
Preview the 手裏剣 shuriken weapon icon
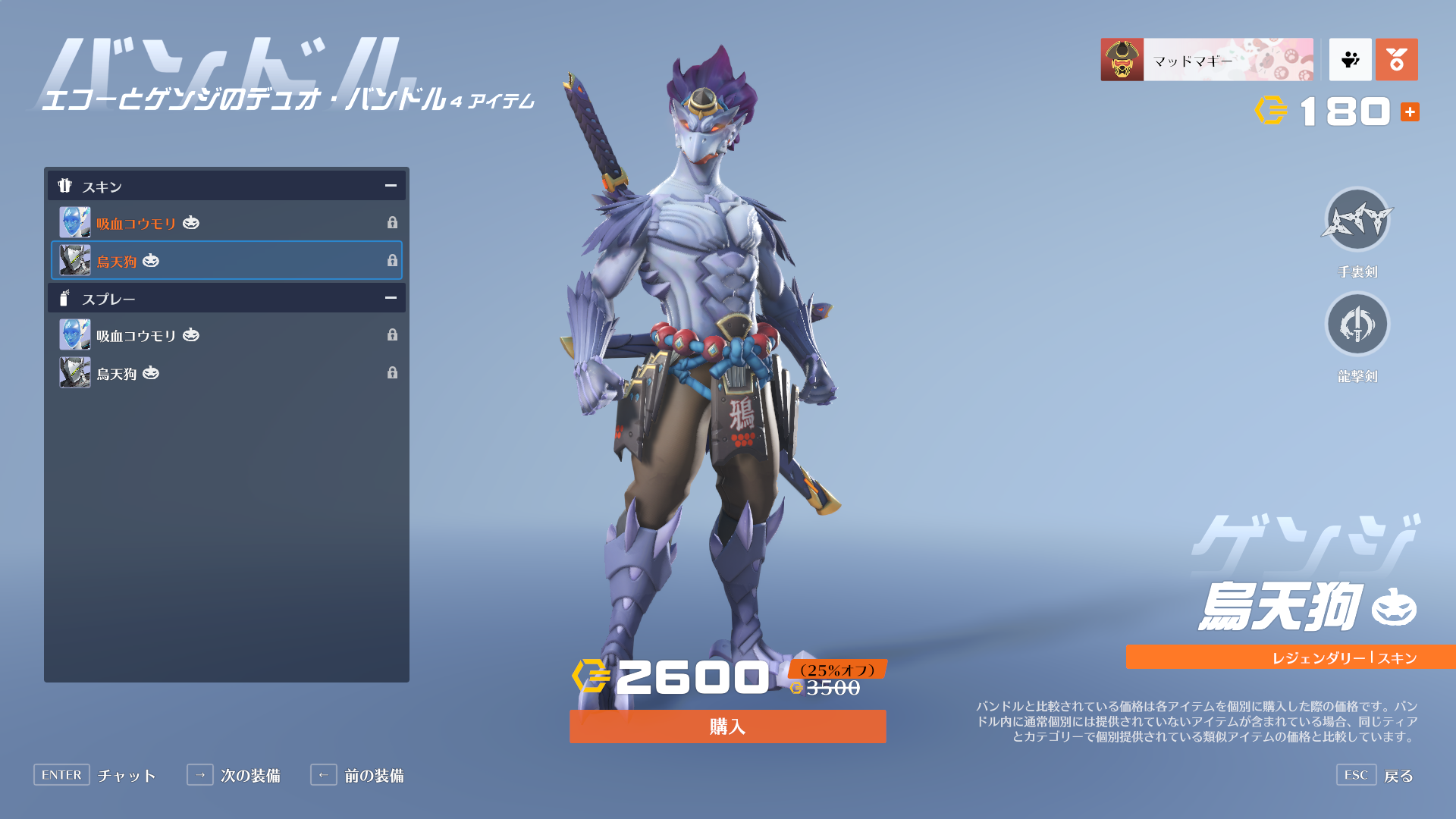click(1357, 221)
